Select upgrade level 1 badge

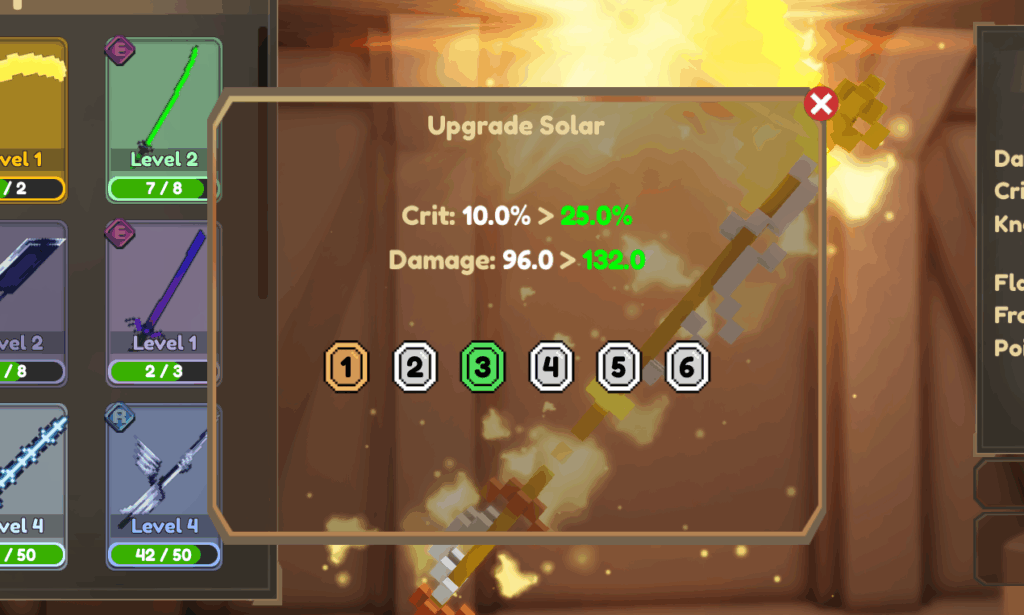tap(347, 368)
